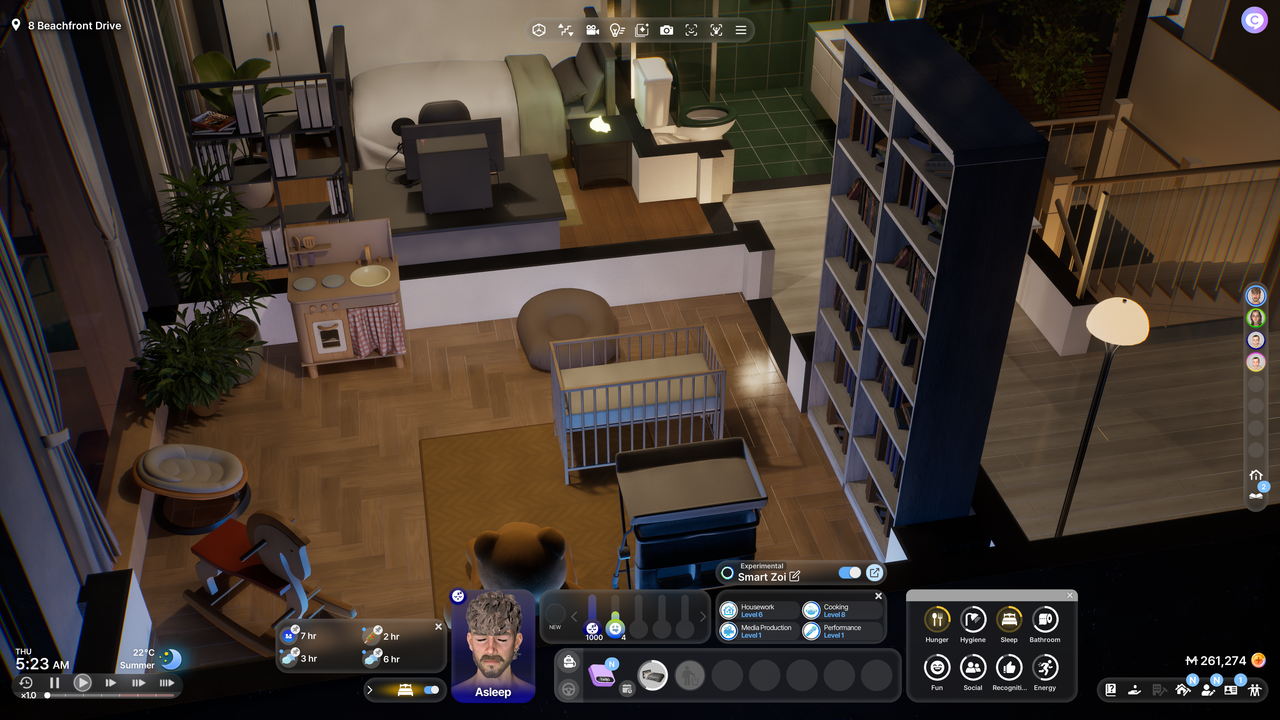Screen dimensions: 1280x720
Task: Open the hamburger menu in top toolbar
Action: tap(741, 30)
